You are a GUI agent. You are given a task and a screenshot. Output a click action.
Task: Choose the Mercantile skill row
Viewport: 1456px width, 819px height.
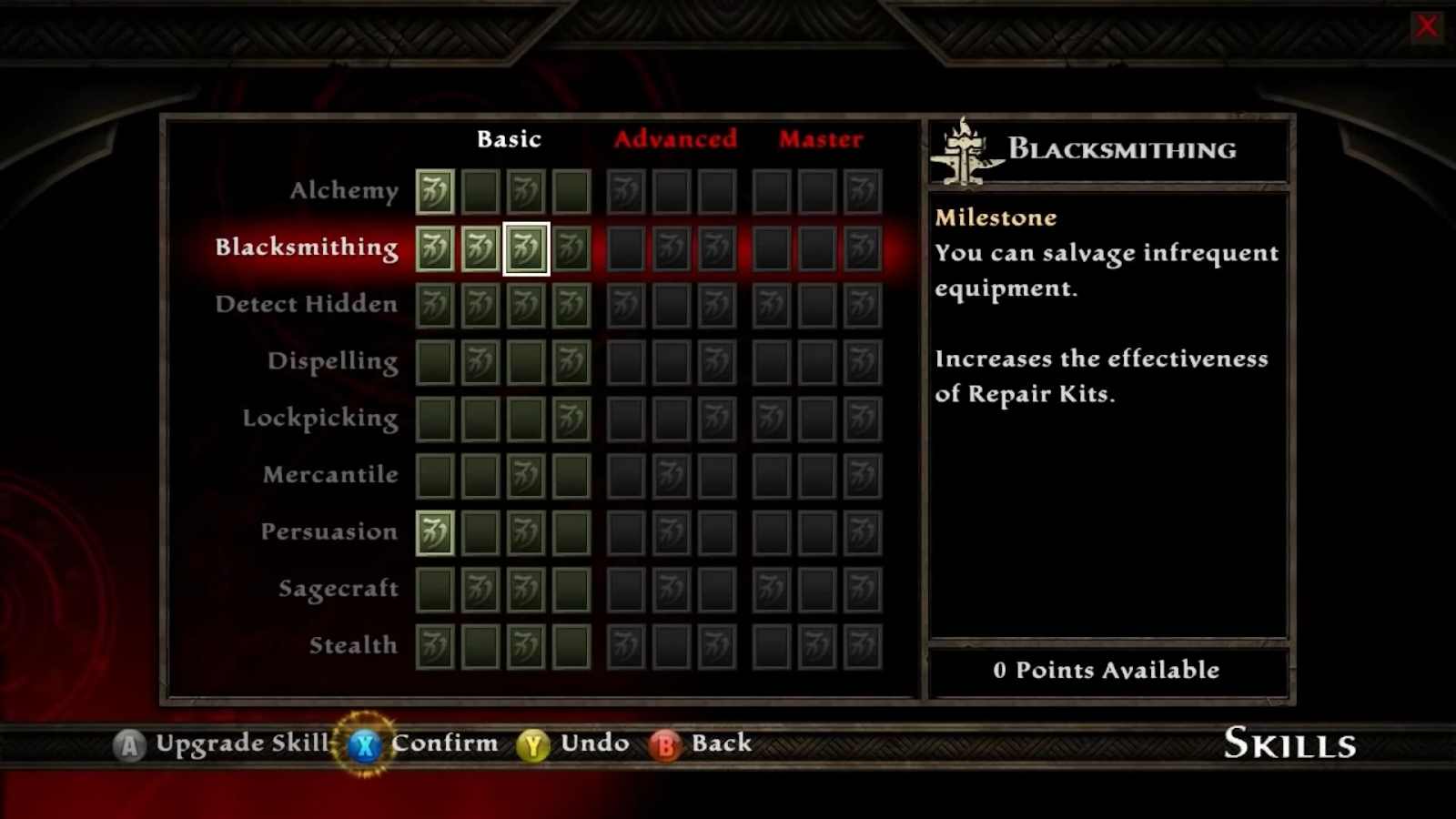330,475
